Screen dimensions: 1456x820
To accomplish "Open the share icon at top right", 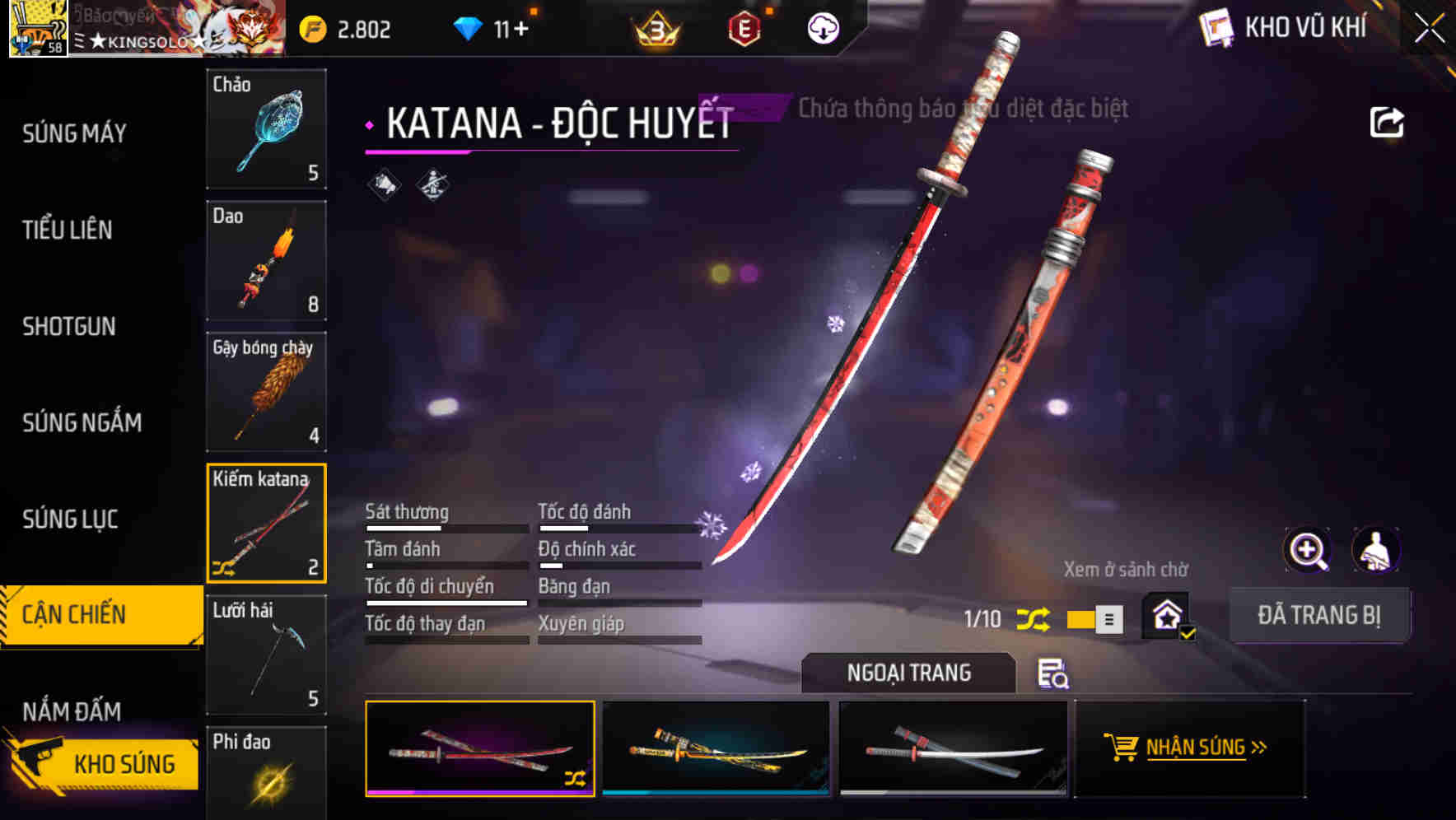I will pyautogui.click(x=1388, y=121).
